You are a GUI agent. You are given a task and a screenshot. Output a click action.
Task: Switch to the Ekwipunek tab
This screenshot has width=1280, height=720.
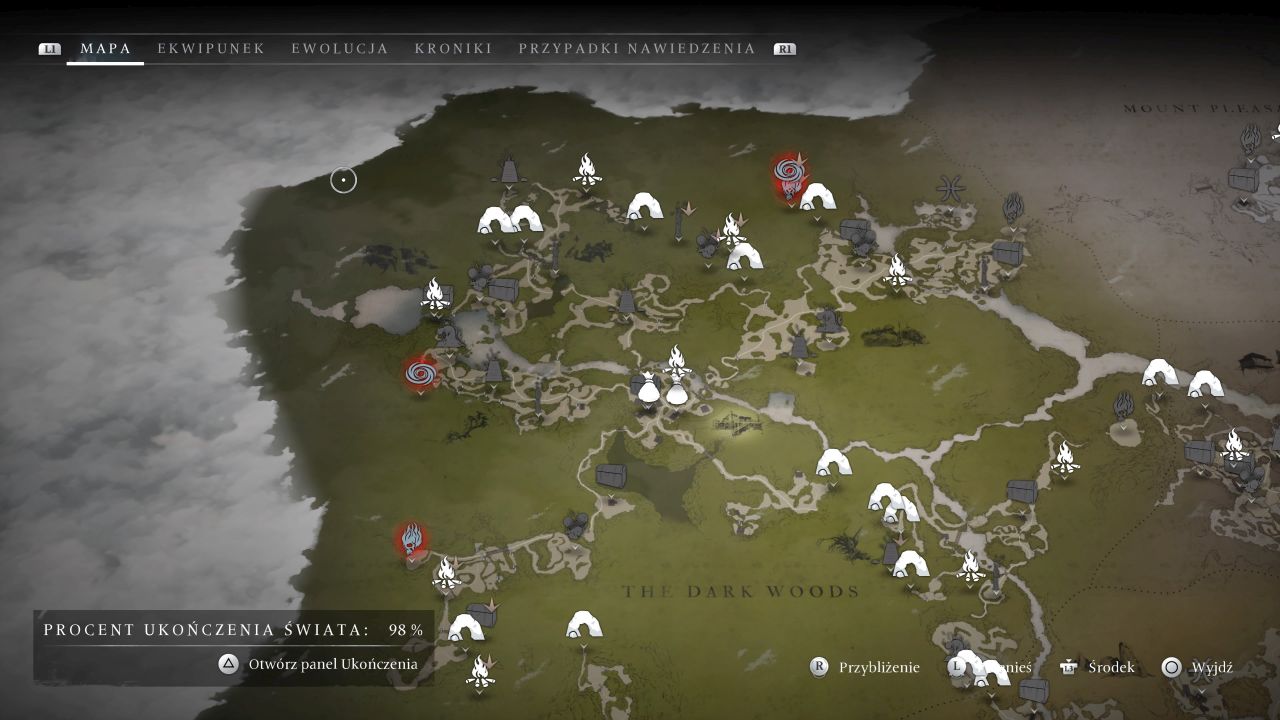click(x=211, y=48)
